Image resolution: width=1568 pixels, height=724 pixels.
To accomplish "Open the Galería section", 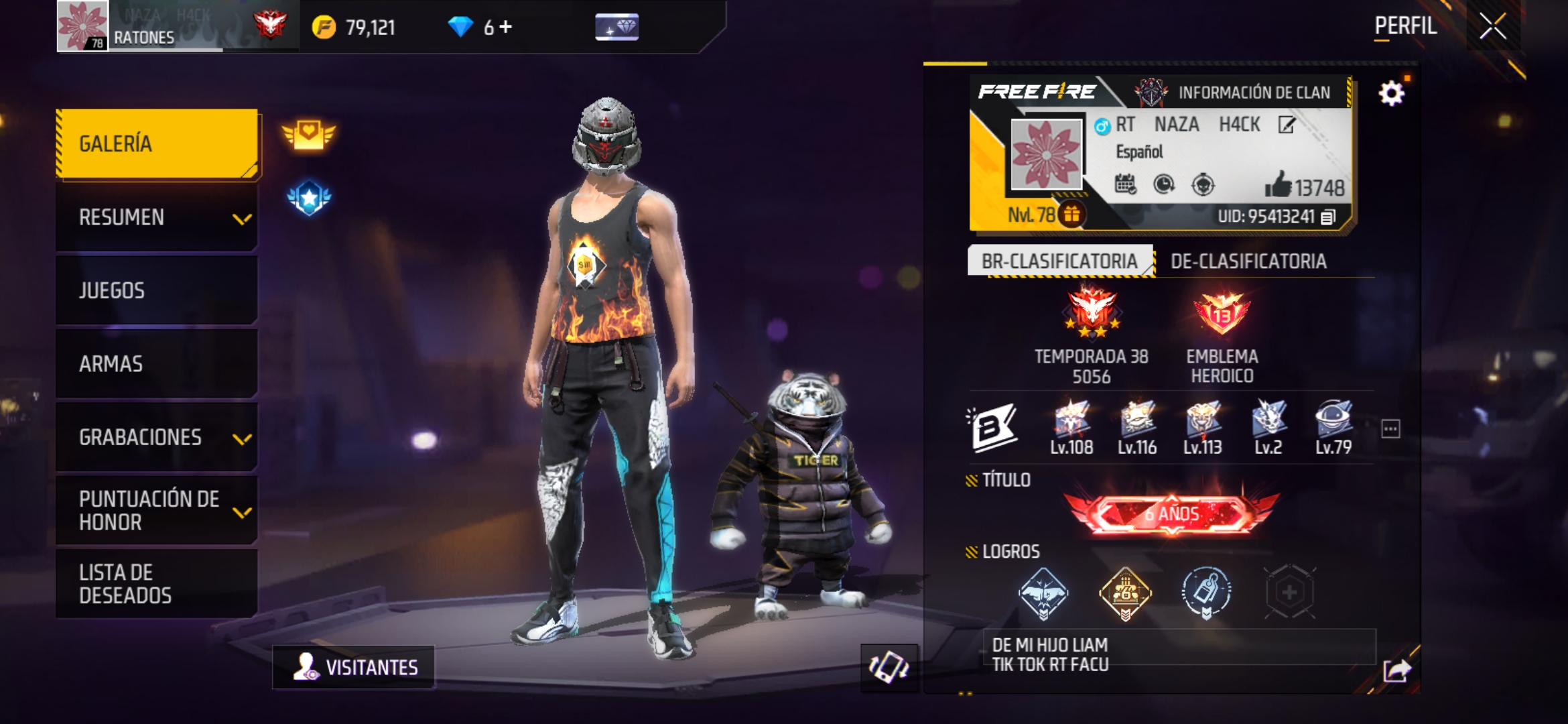I will (x=157, y=143).
